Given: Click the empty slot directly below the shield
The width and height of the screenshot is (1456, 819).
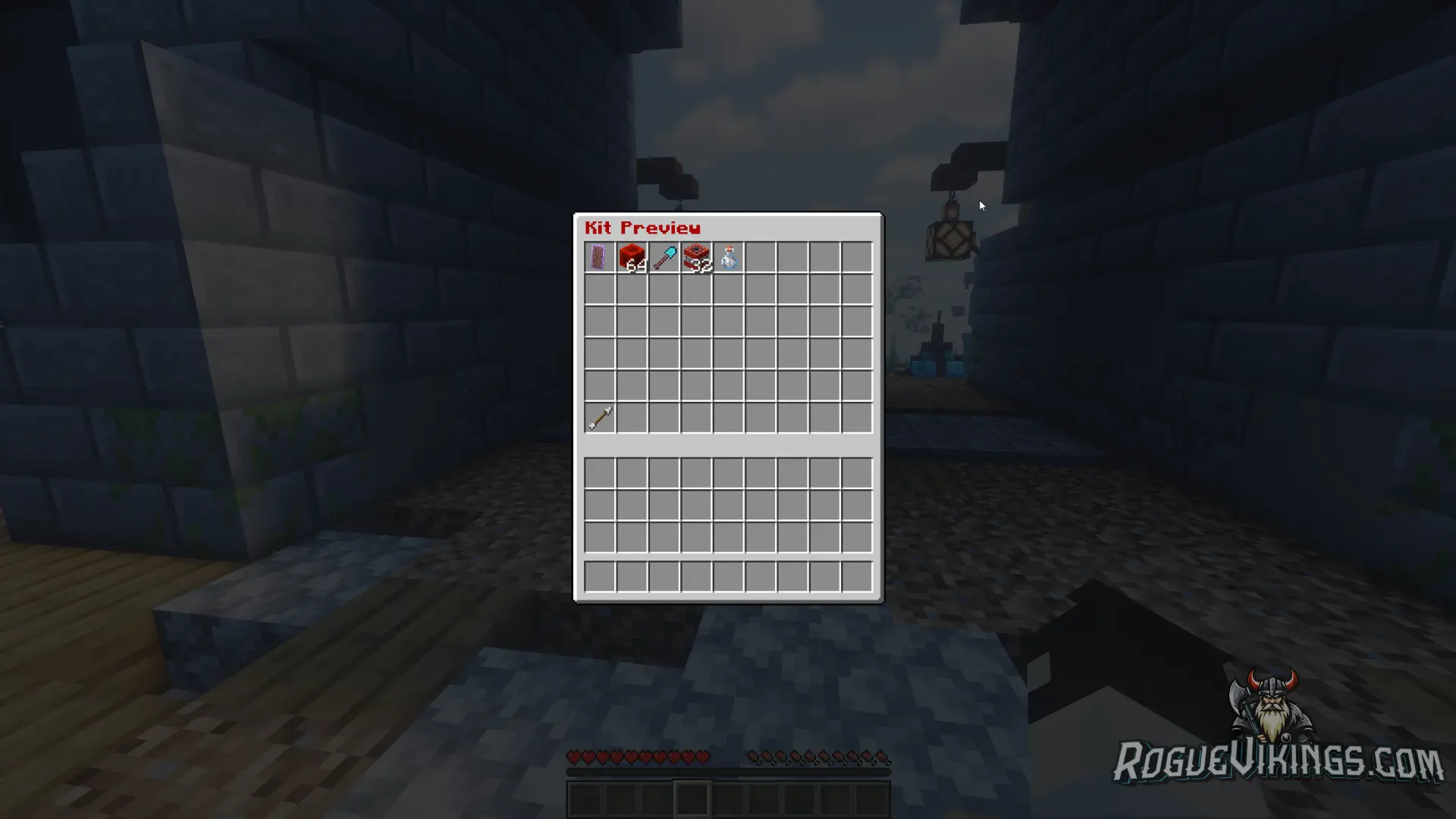Looking at the screenshot, I should (599, 290).
